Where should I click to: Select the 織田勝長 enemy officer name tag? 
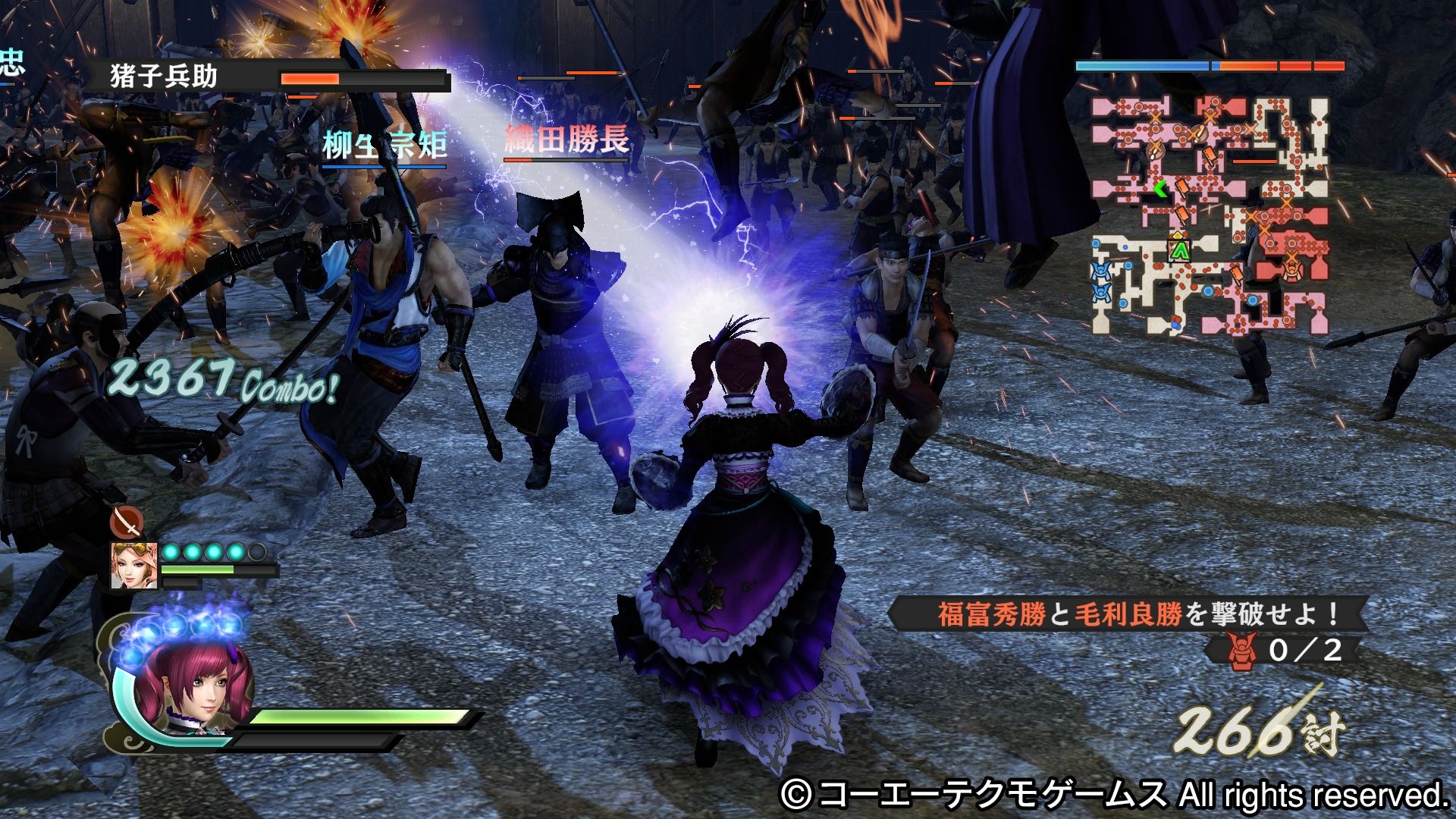566,140
